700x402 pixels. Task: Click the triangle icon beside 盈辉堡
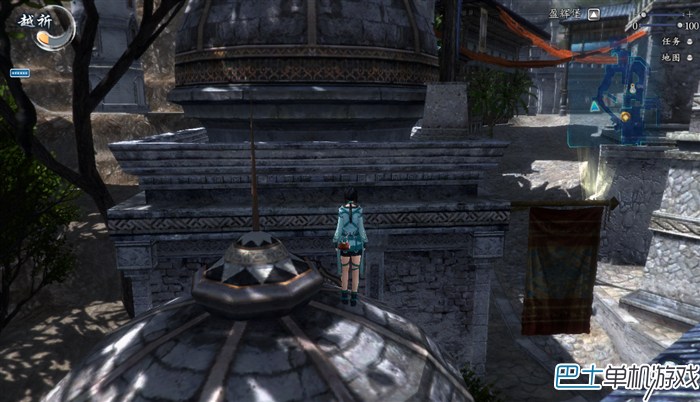point(594,14)
